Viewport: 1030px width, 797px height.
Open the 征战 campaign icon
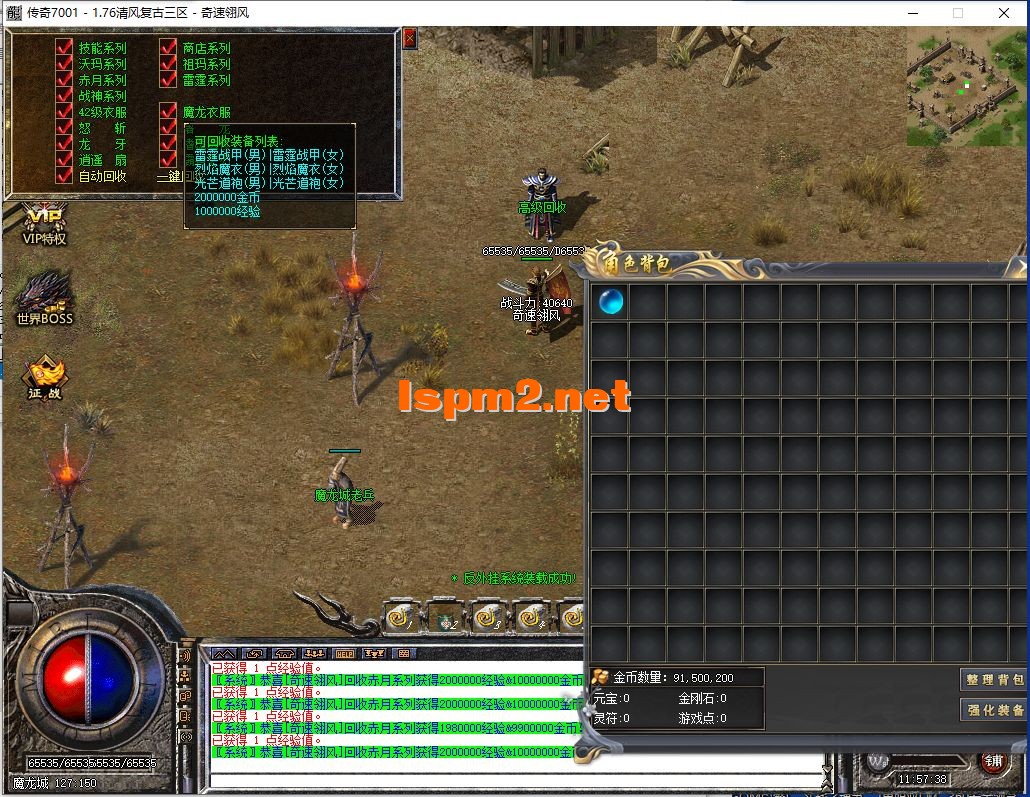(x=44, y=378)
